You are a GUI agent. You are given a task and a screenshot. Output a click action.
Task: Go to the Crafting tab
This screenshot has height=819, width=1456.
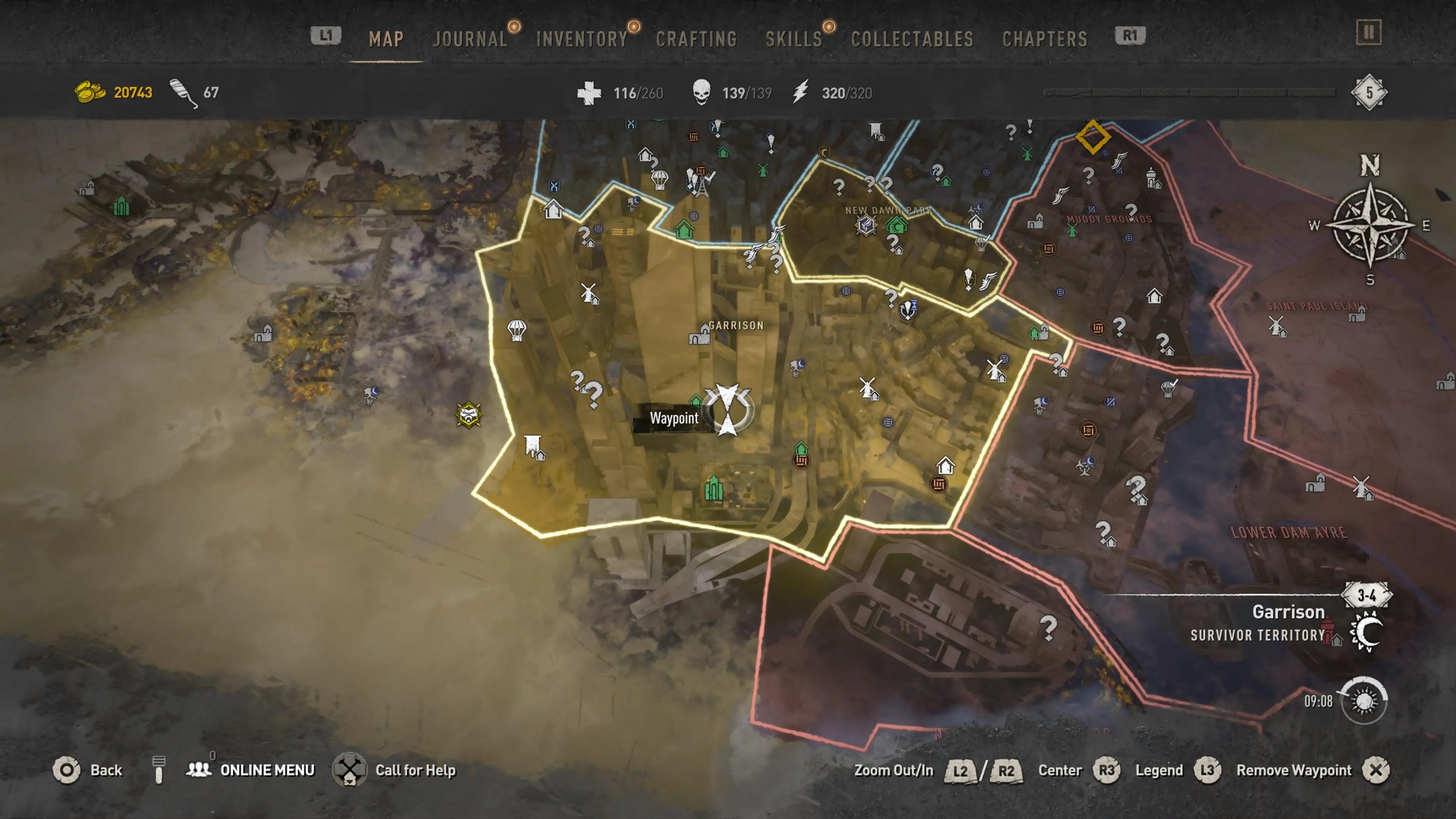click(697, 39)
